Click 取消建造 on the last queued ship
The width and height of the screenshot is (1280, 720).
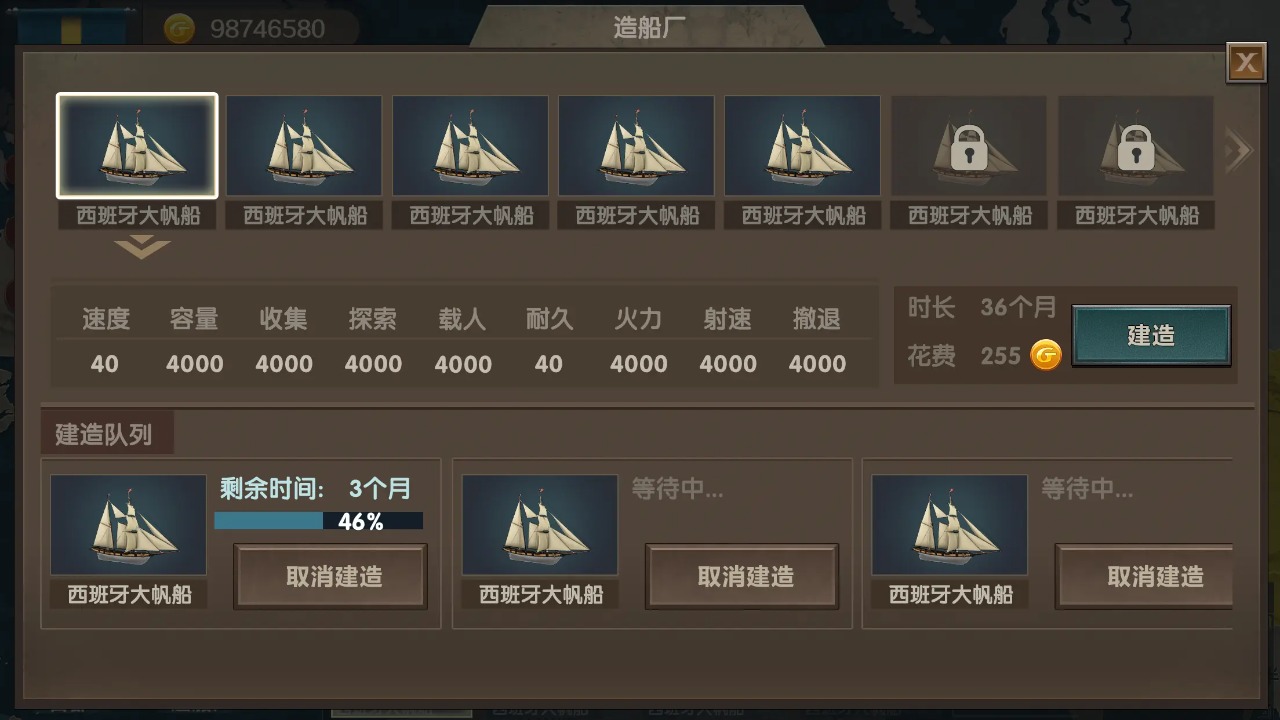1145,576
